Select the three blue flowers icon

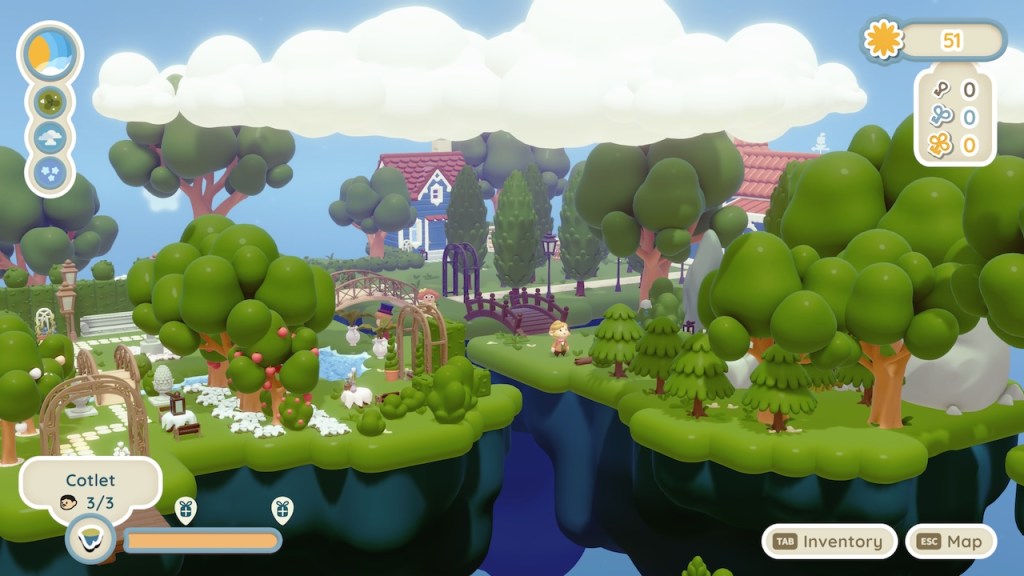pyautogui.click(x=50, y=173)
